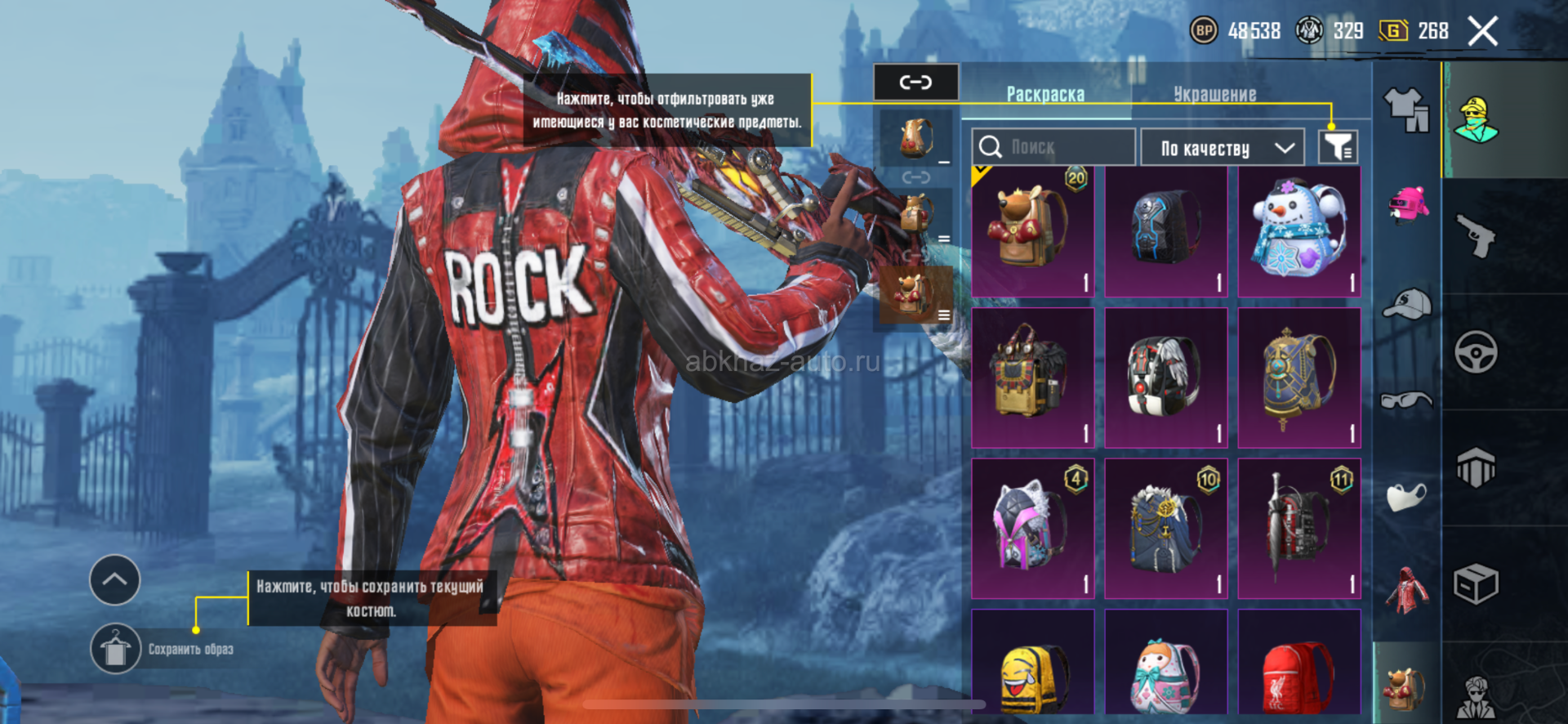1568x724 pixels.
Task: Open the По качеству sort dropdown
Action: [1227, 148]
